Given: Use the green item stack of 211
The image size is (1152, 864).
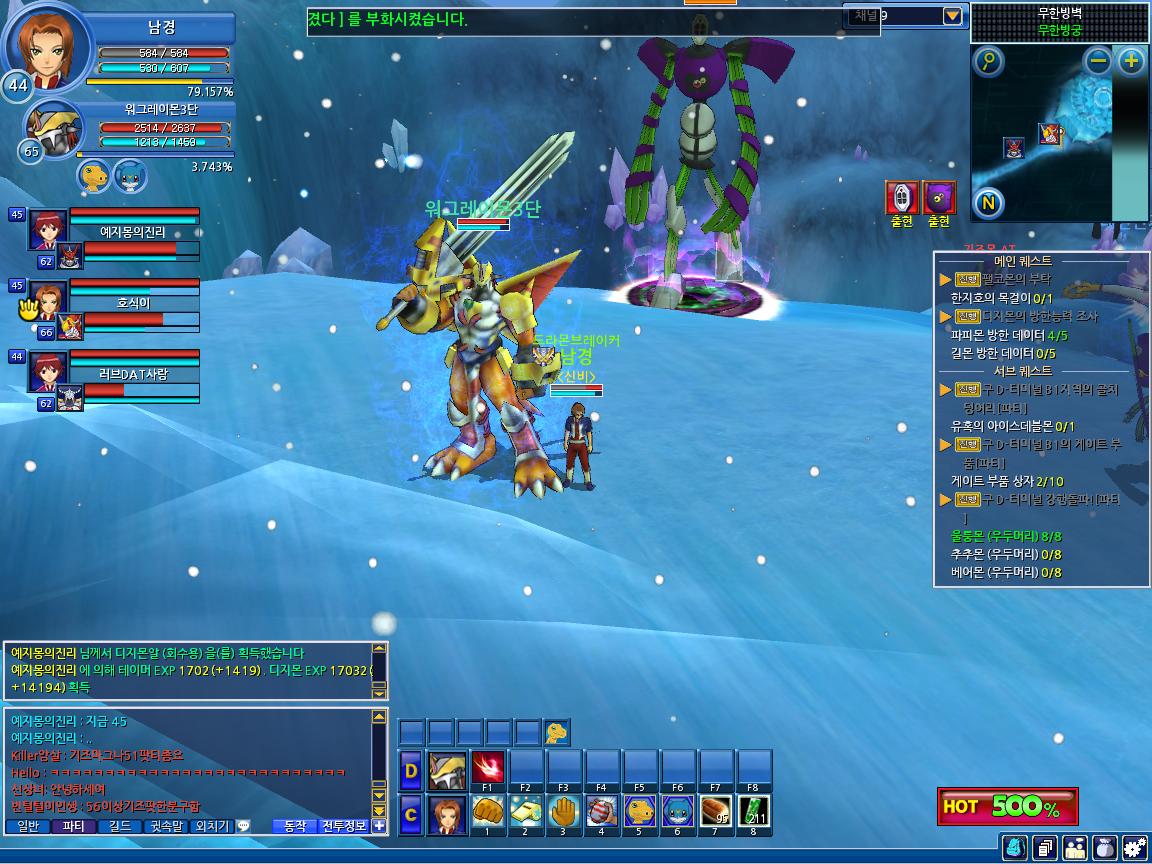Looking at the screenshot, I should (x=755, y=813).
